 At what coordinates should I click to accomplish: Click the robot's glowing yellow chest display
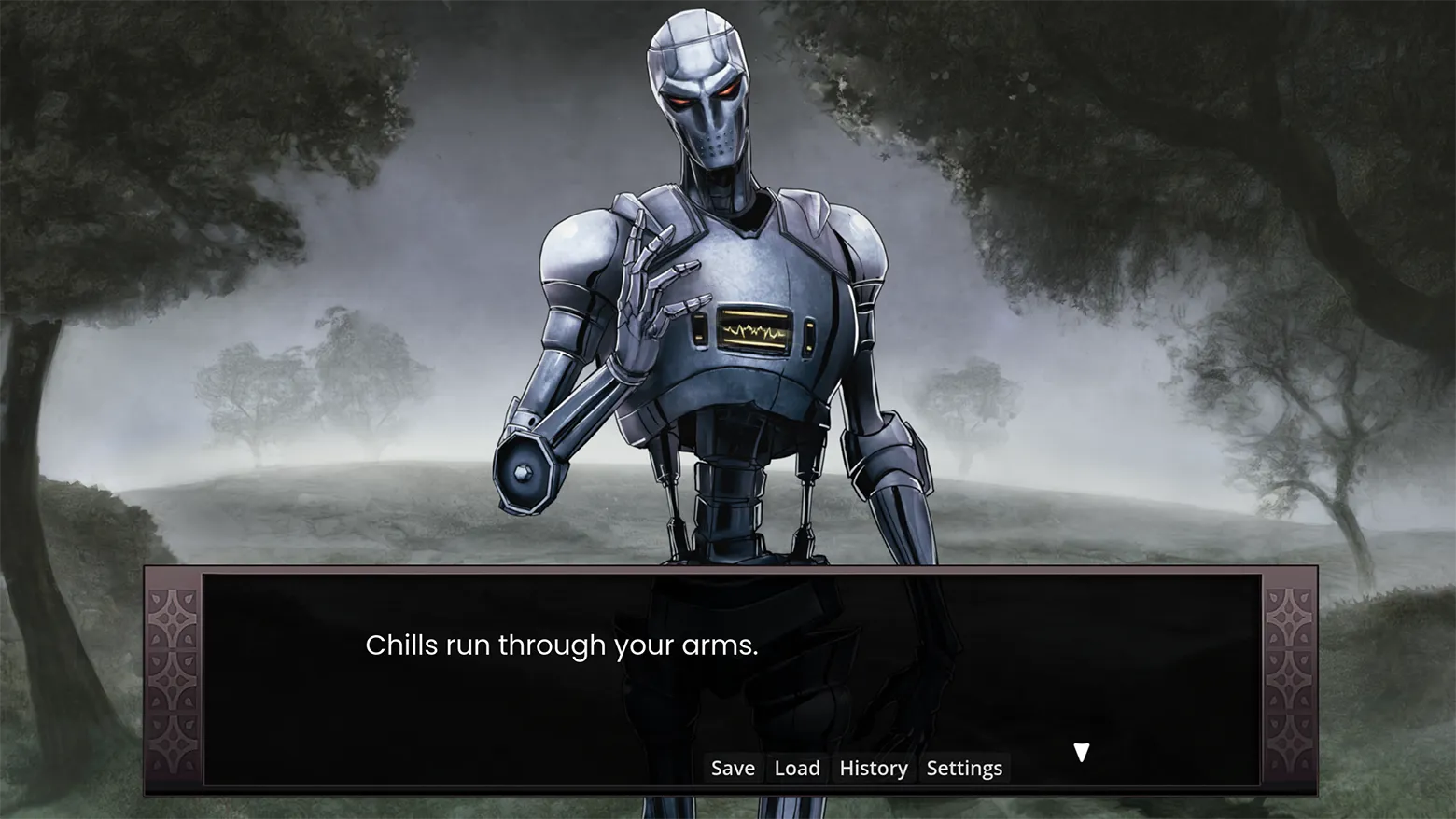coord(756,328)
